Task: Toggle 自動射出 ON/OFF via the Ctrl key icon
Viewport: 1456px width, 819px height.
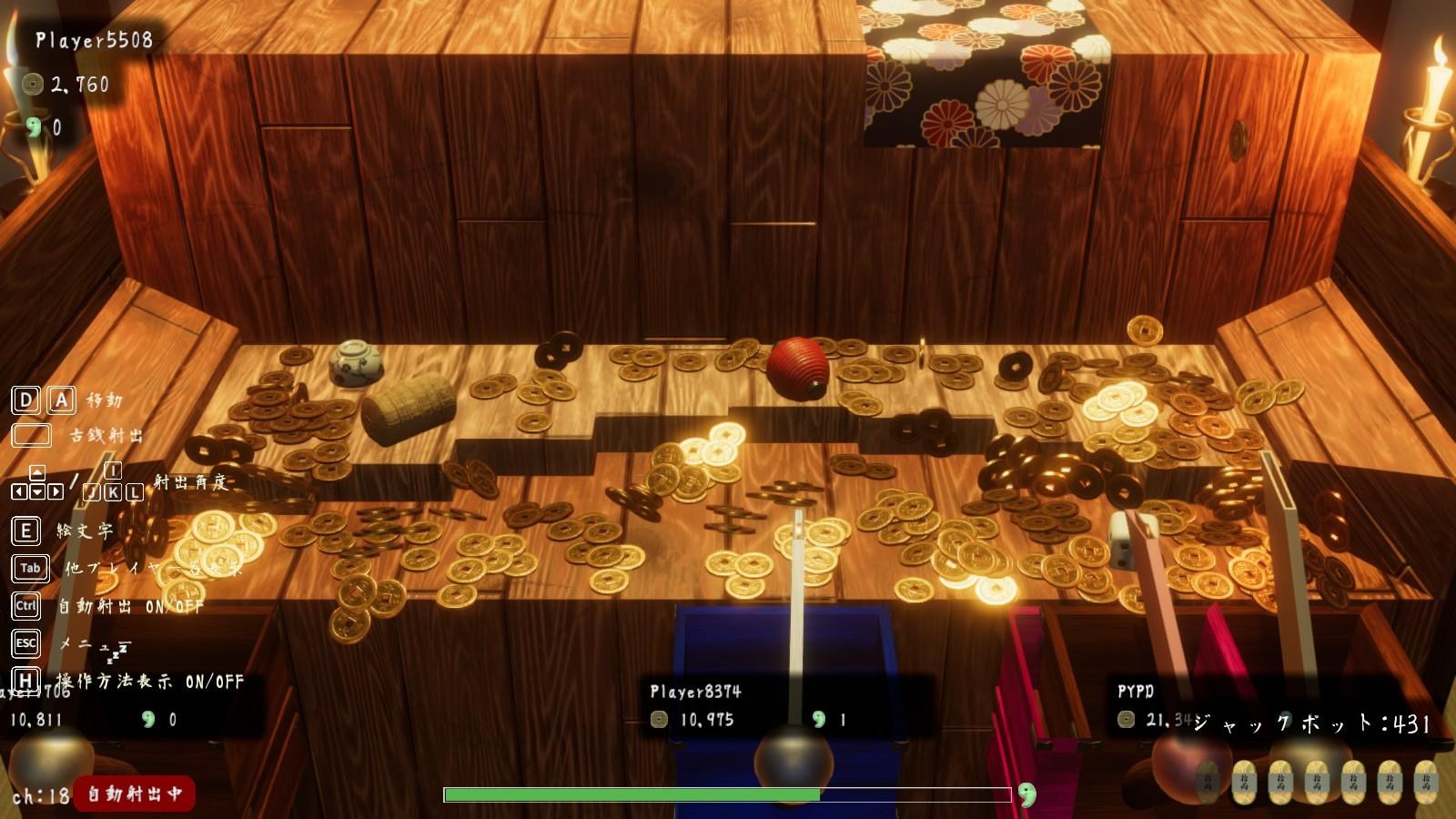Action: (x=25, y=604)
